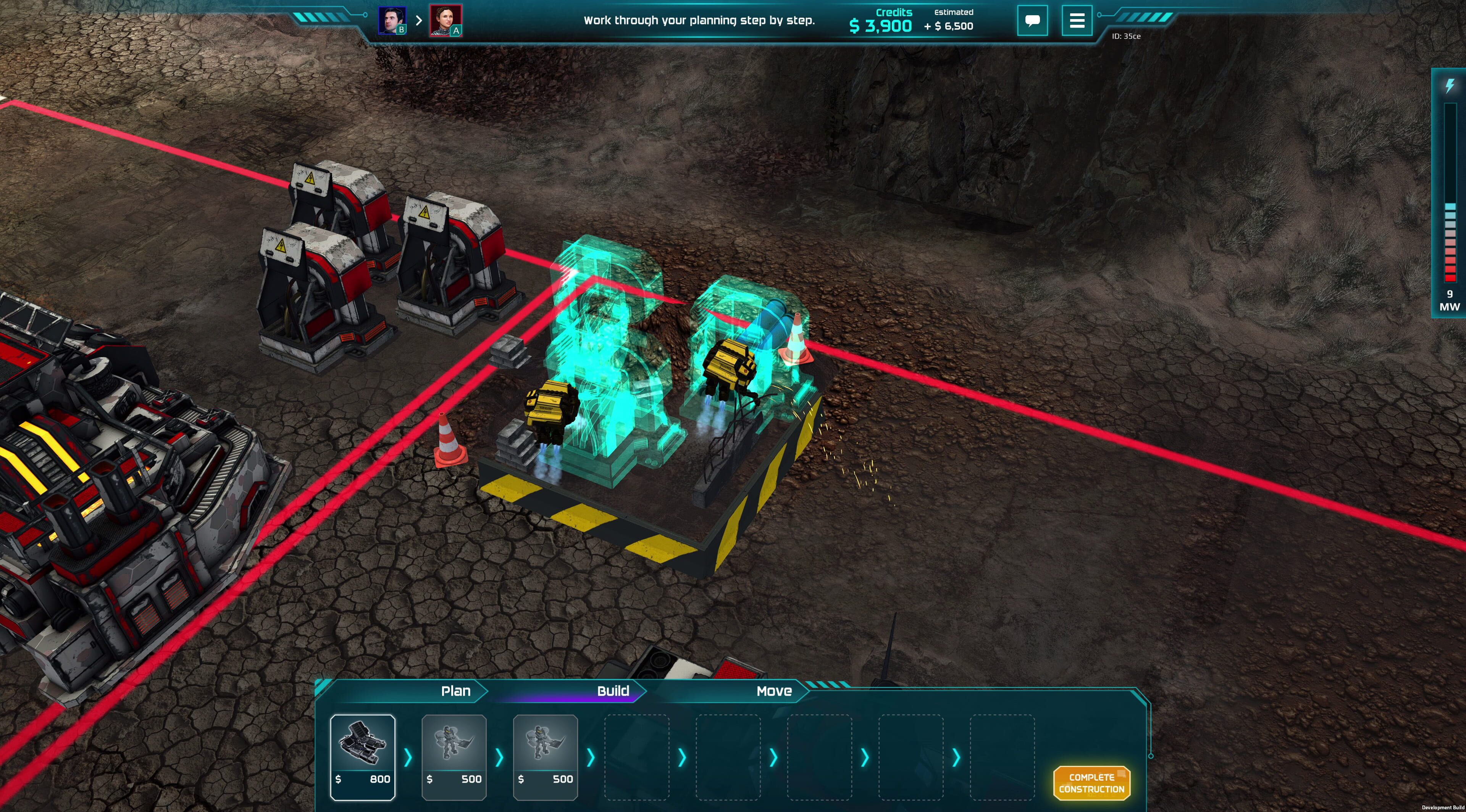The height and width of the screenshot is (812, 1466).
Task: Open the chat speech bubble button
Action: point(1032,21)
